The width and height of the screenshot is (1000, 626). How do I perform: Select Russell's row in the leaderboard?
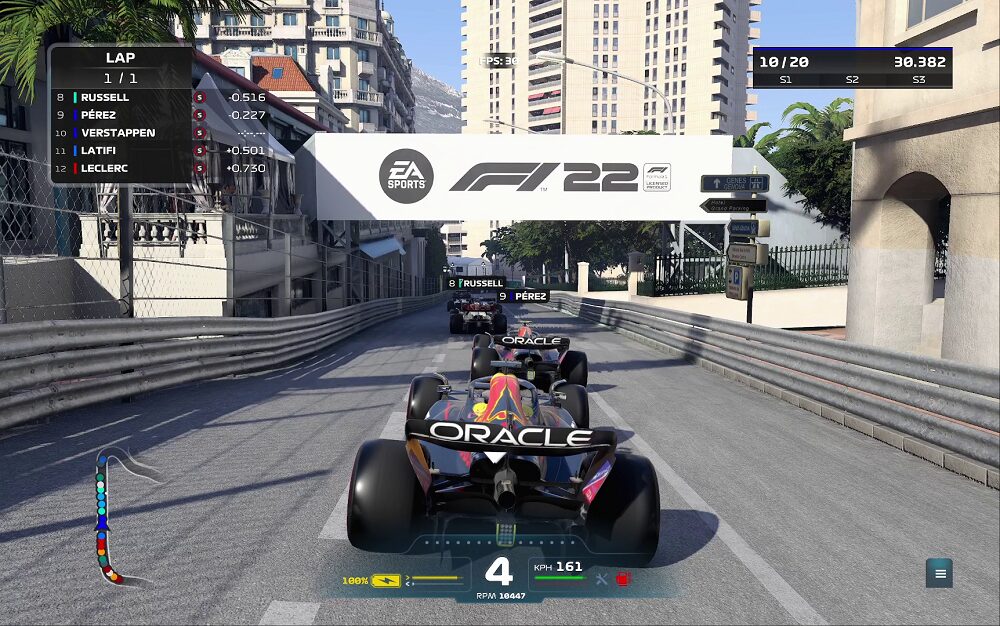120,97
